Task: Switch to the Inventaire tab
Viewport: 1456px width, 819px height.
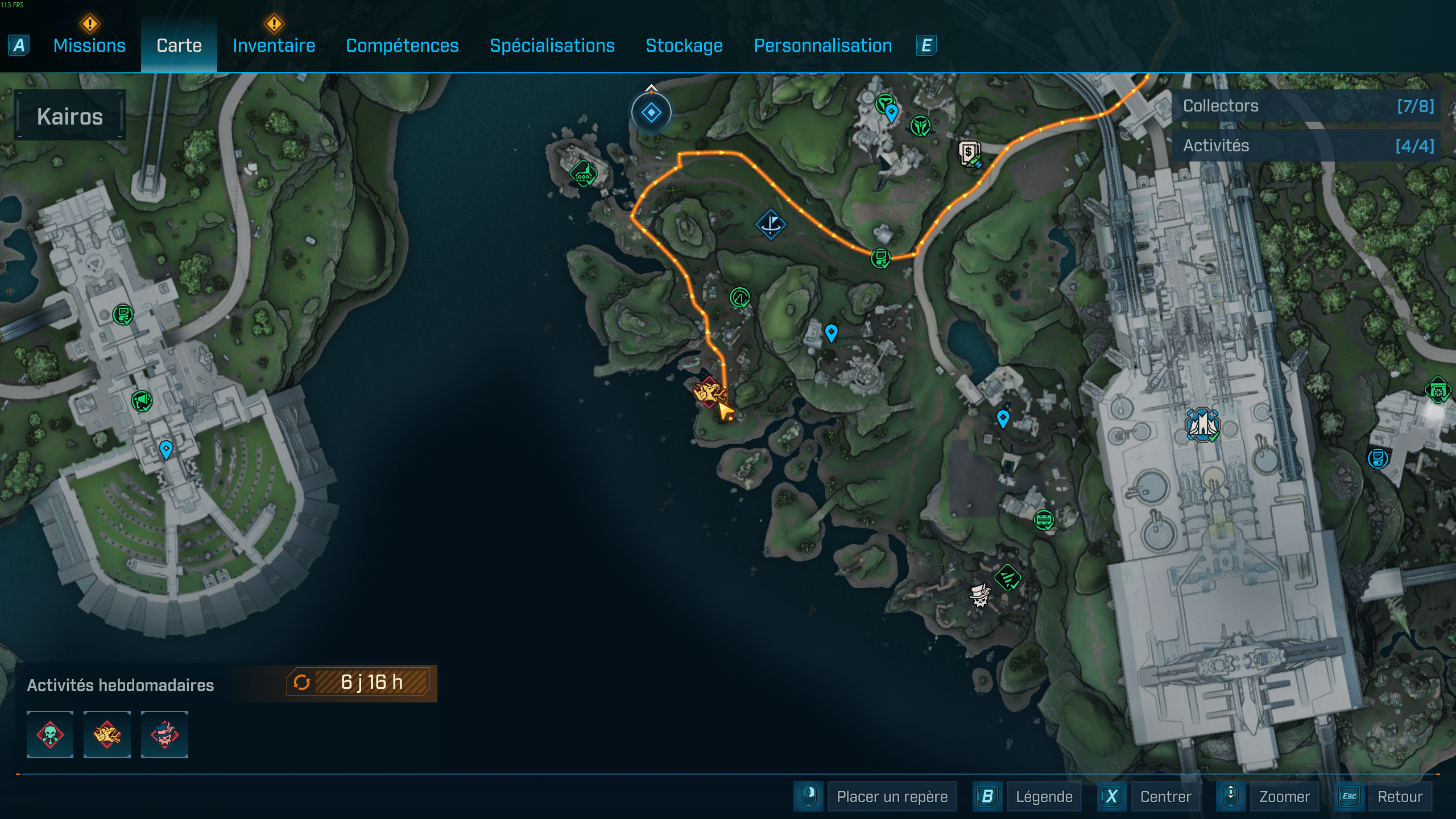Action: pyautogui.click(x=274, y=45)
